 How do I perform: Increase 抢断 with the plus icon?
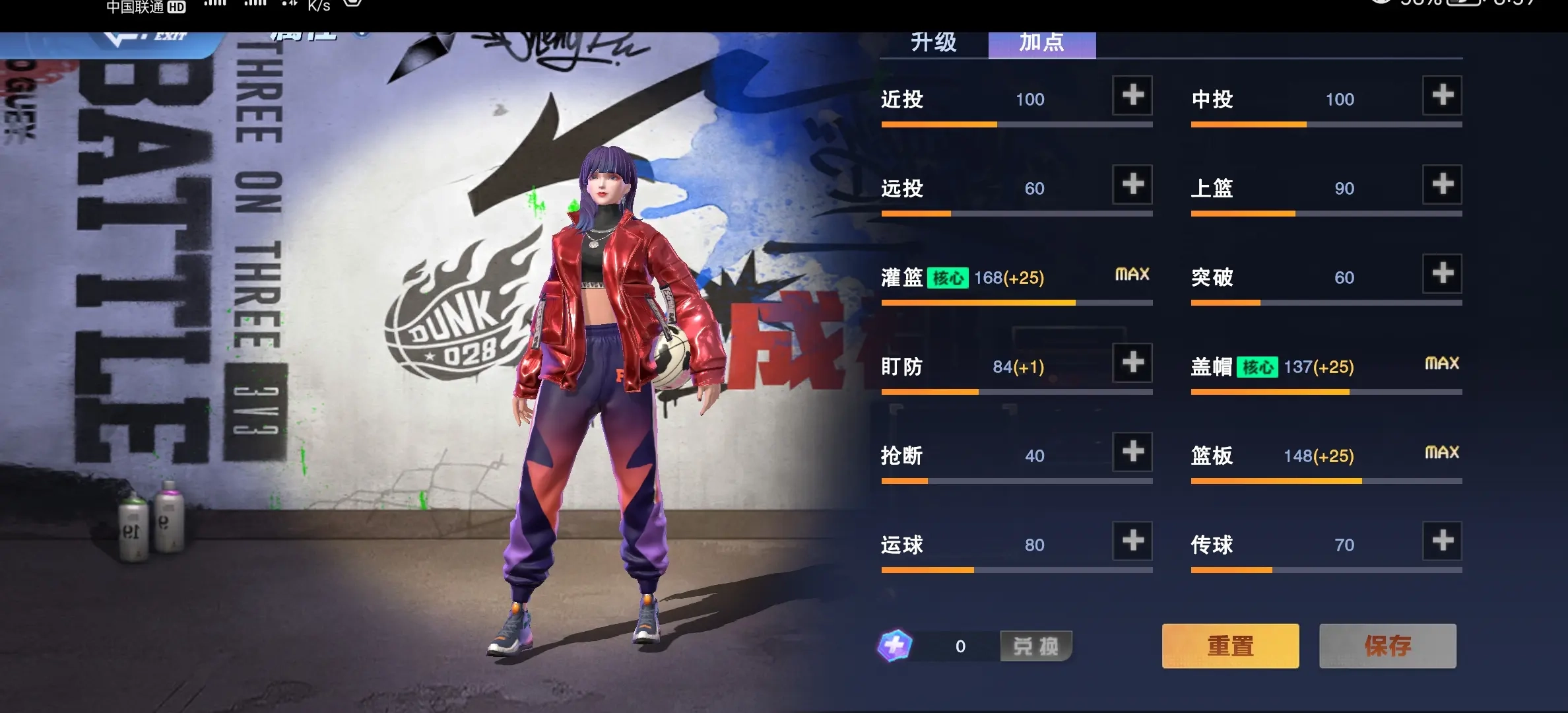[1131, 452]
